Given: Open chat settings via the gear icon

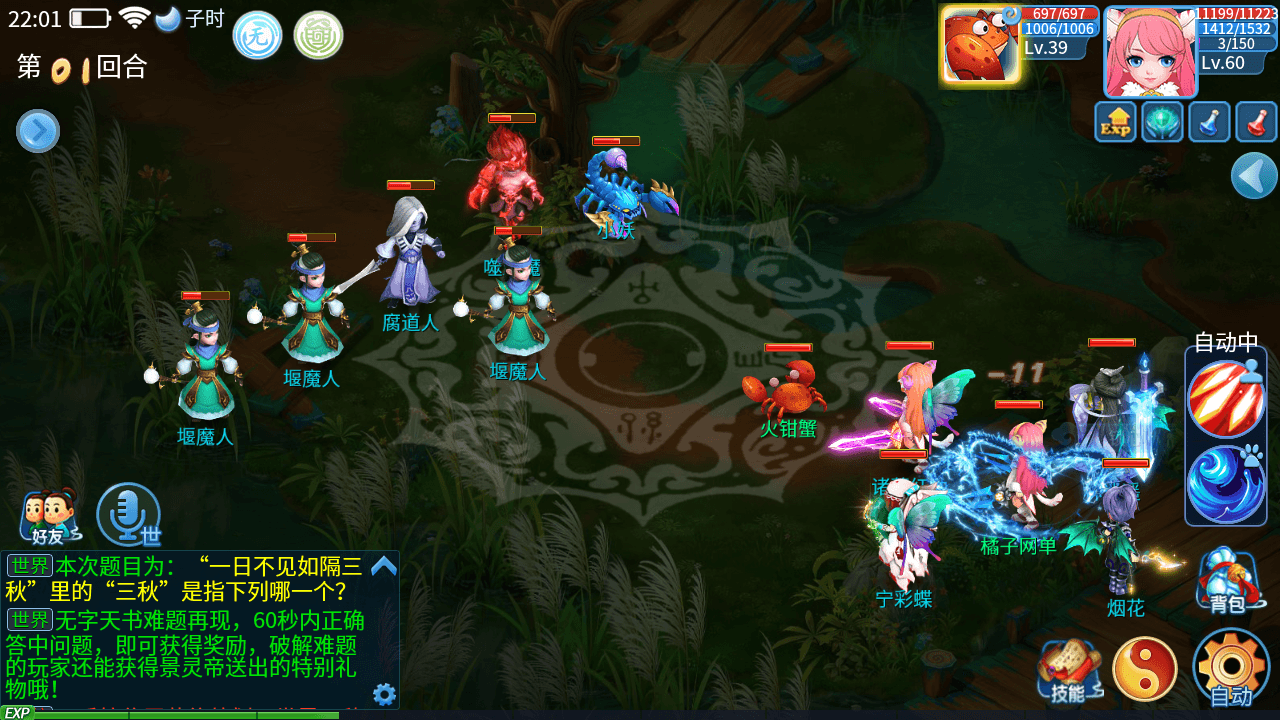Looking at the screenshot, I should point(382,694).
